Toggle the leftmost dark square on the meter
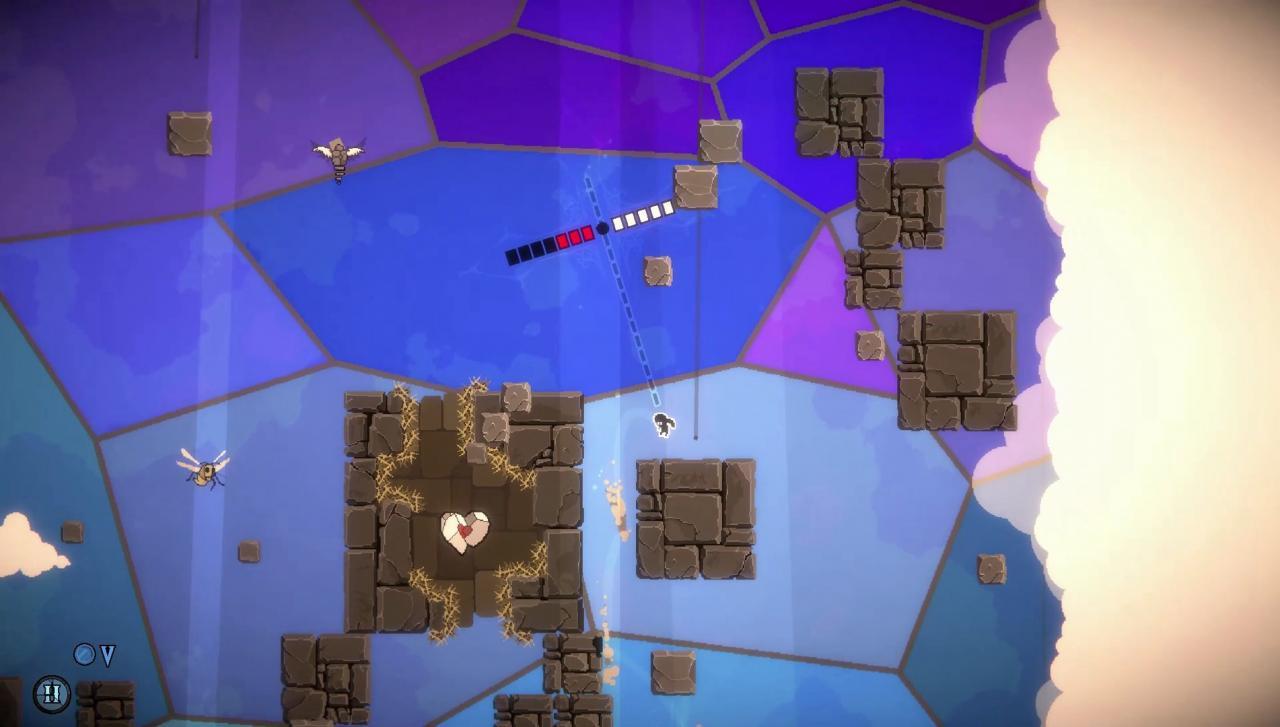This screenshot has width=1280, height=727. [513, 255]
